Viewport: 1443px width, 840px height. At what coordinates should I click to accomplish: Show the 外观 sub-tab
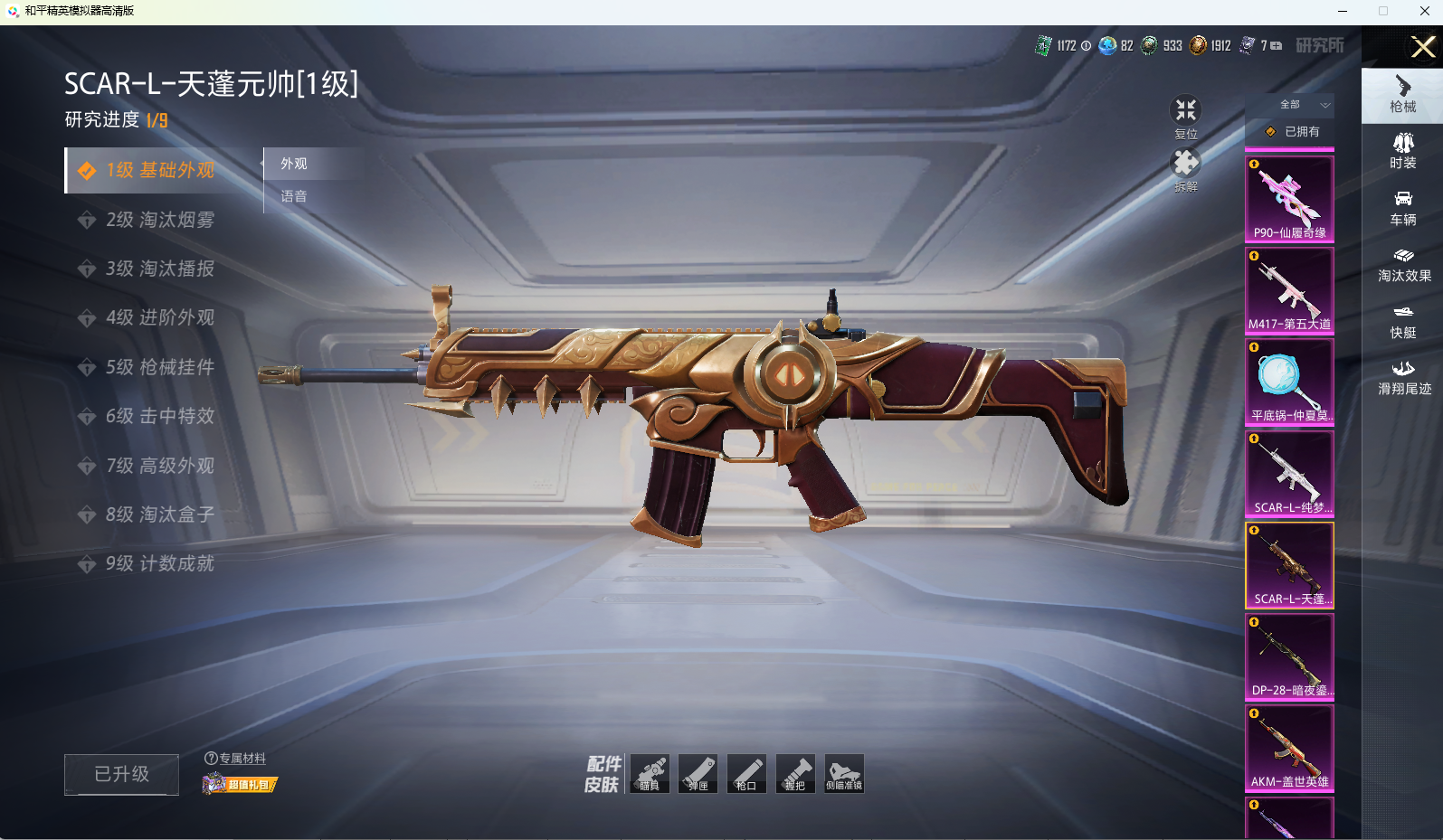(294, 164)
